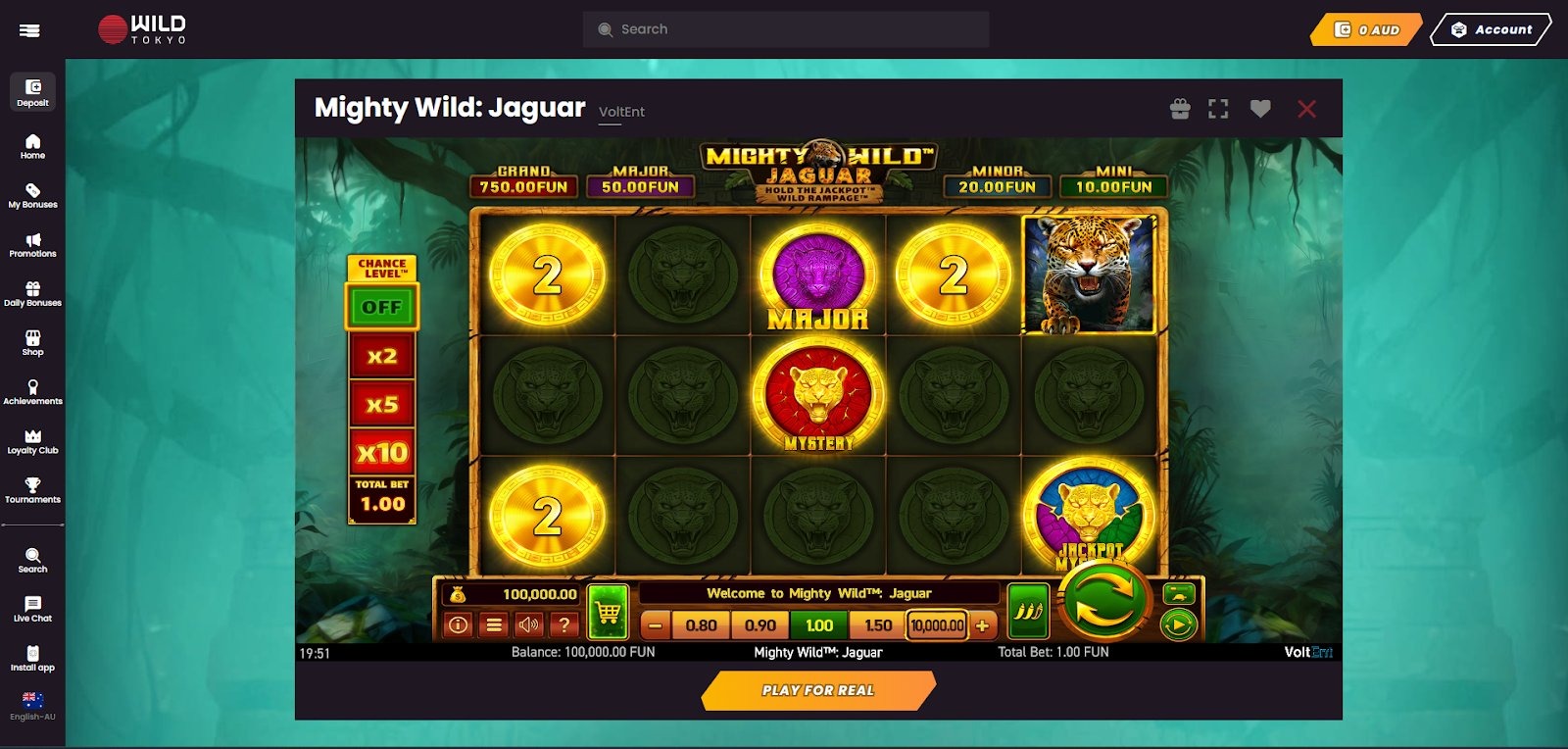Open help with the question mark button
The width and height of the screenshot is (1568, 749).
coord(564,624)
